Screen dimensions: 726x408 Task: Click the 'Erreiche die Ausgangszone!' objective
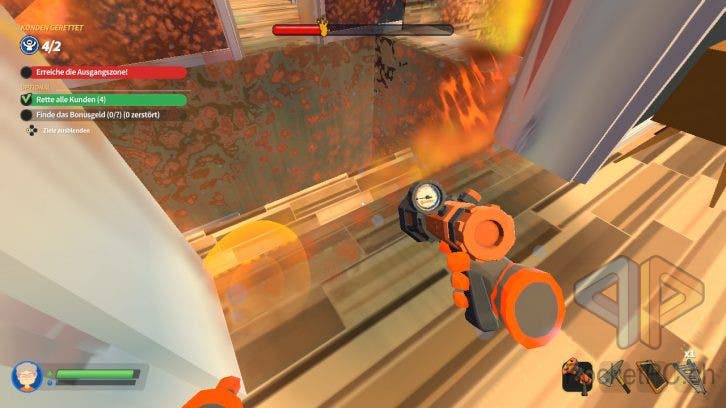[x=102, y=72]
